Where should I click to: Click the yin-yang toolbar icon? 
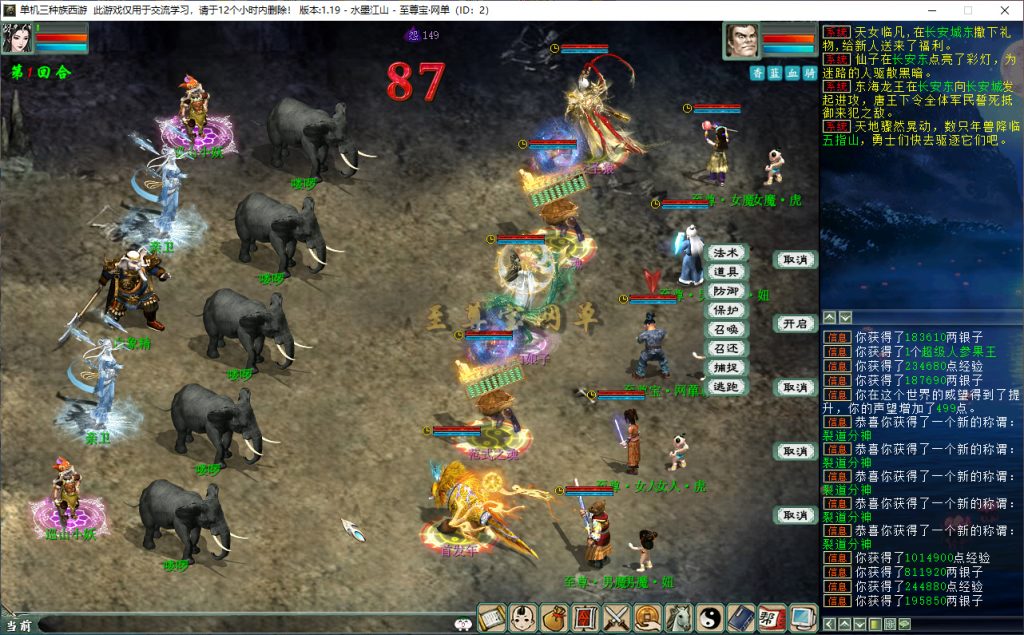[x=710, y=618]
